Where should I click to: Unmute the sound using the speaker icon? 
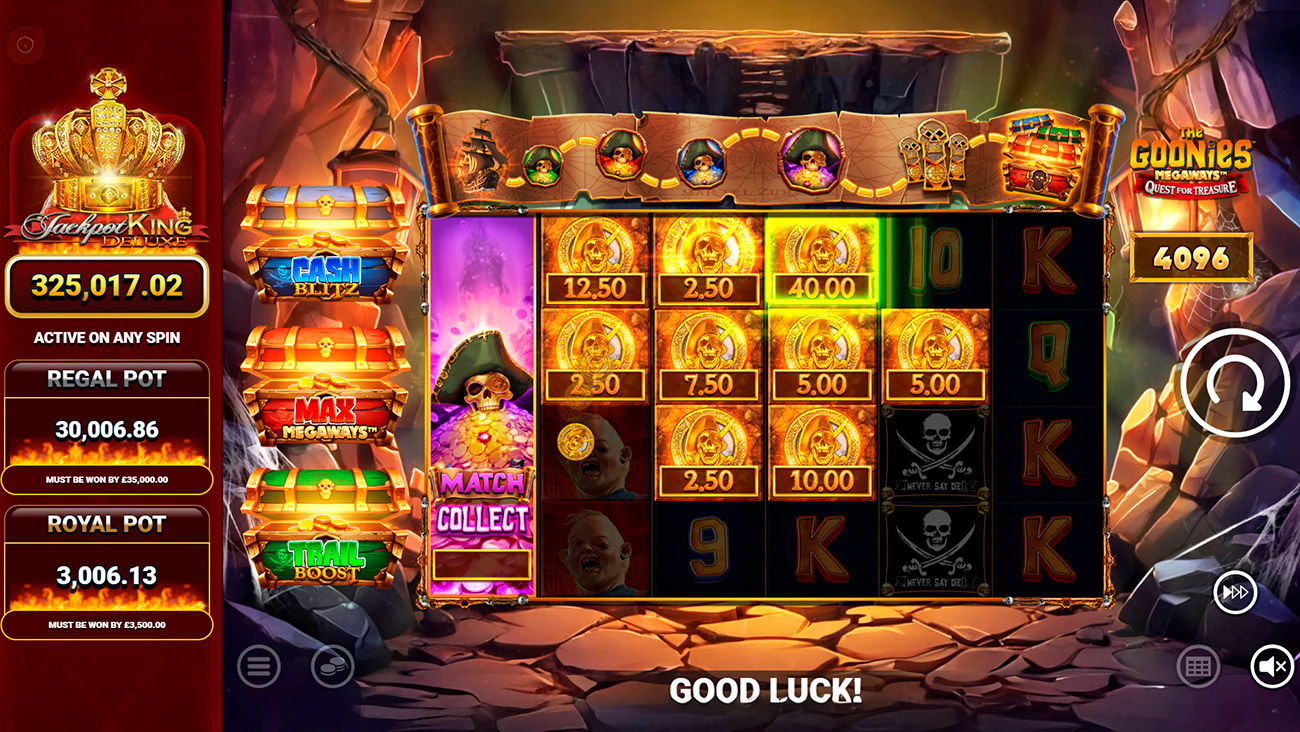click(x=1271, y=666)
